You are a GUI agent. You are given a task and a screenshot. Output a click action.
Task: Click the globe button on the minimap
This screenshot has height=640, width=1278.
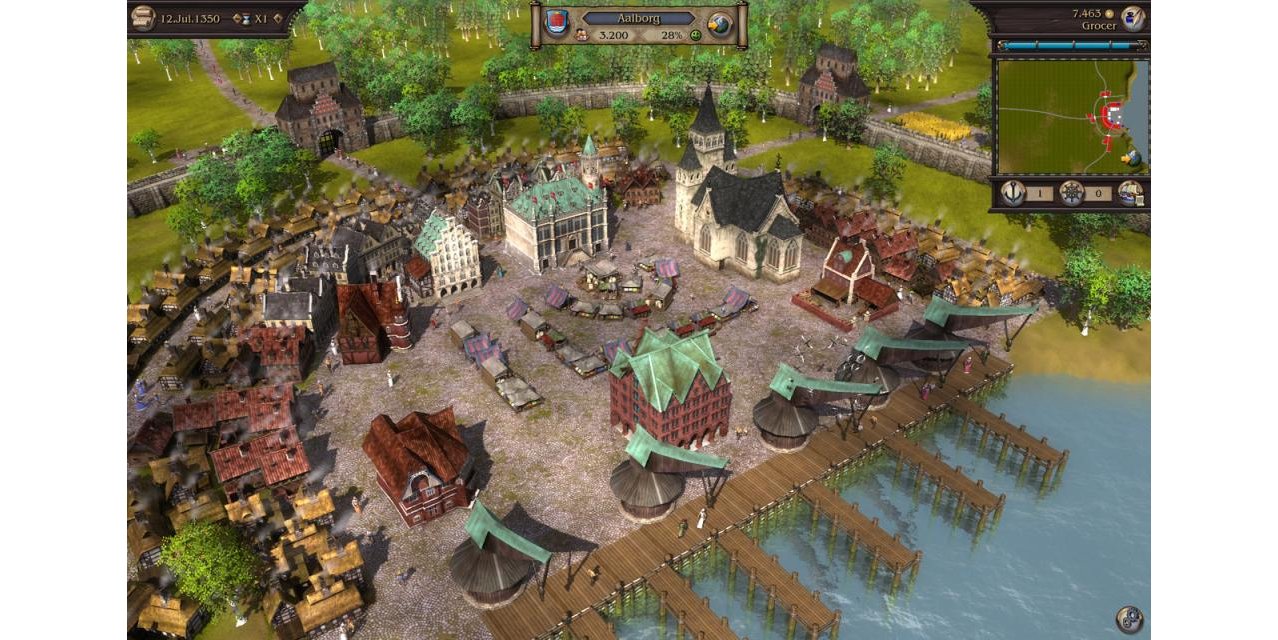click(1131, 158)
